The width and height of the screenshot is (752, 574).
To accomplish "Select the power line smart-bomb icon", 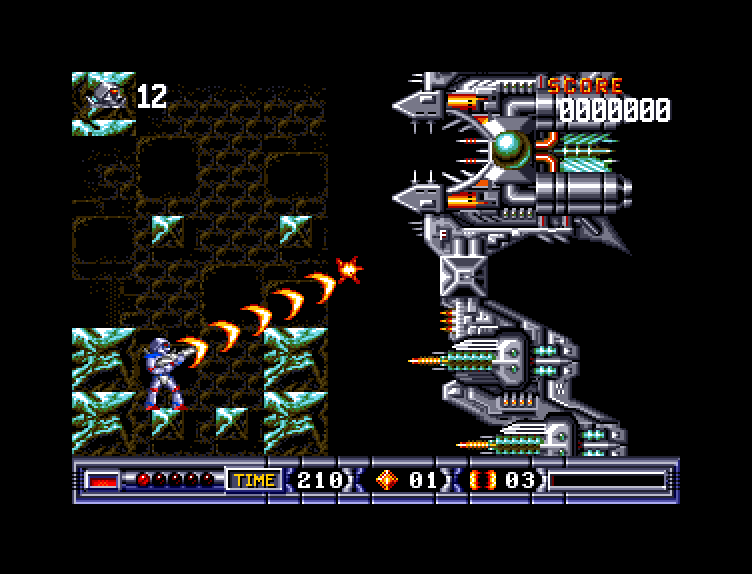I will 481,480.
